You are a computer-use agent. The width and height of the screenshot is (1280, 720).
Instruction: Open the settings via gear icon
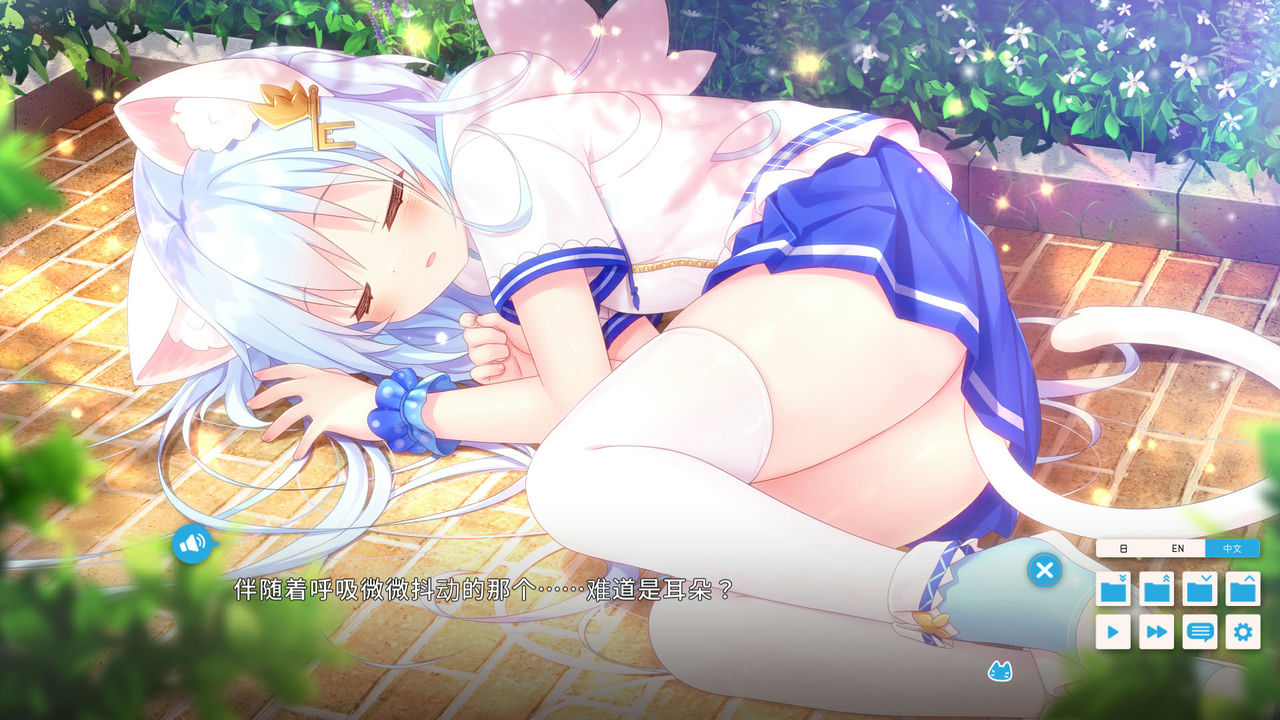click(1242, 632)
